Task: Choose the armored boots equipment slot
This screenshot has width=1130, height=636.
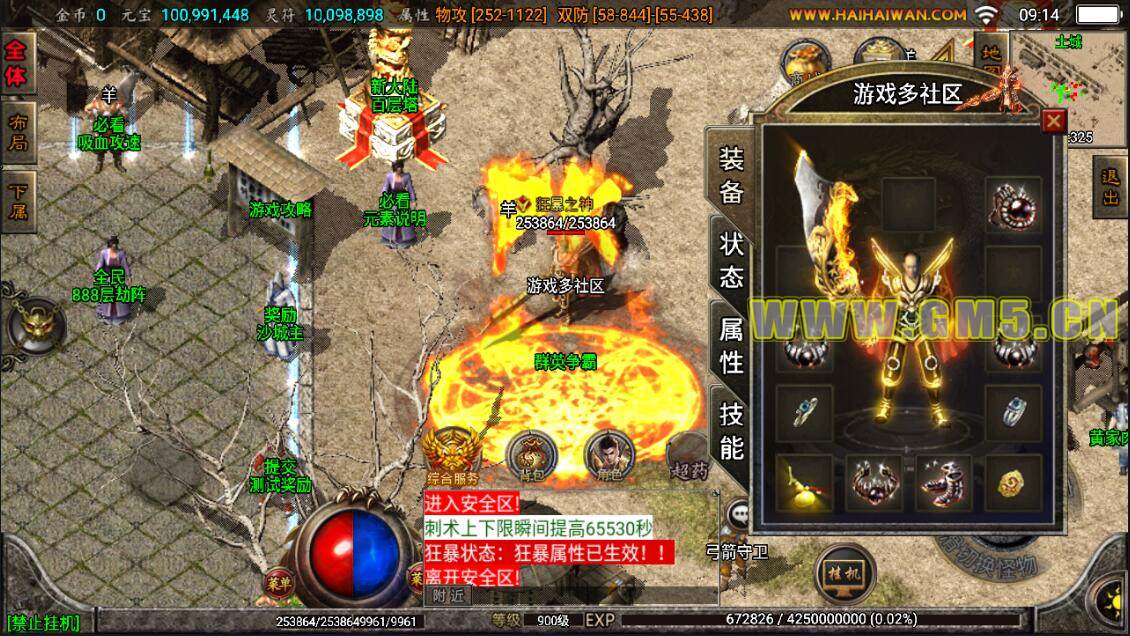Action: 943,484
